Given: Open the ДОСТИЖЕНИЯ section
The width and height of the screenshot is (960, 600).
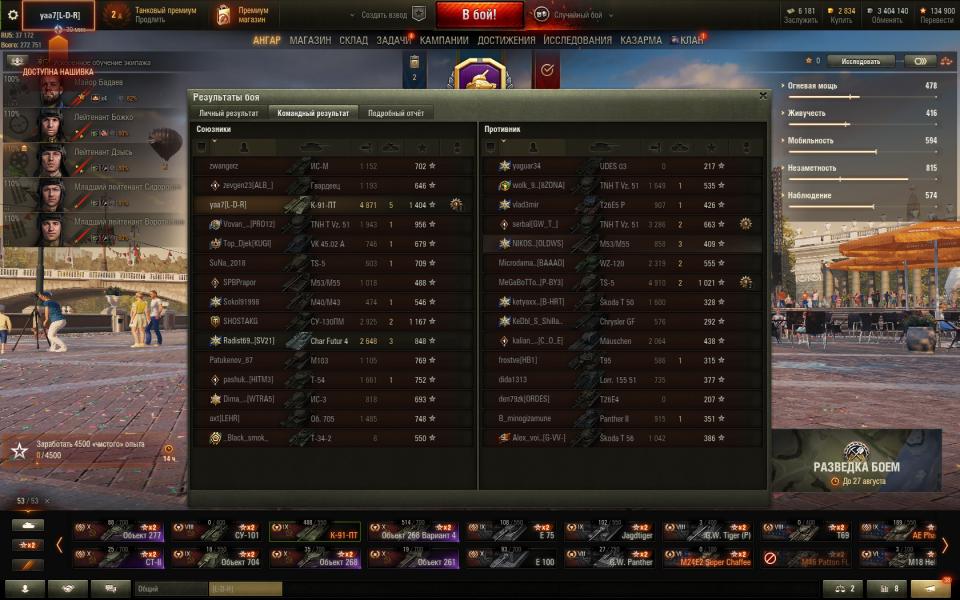Looking at the screenshot, I should pos(506,40).
